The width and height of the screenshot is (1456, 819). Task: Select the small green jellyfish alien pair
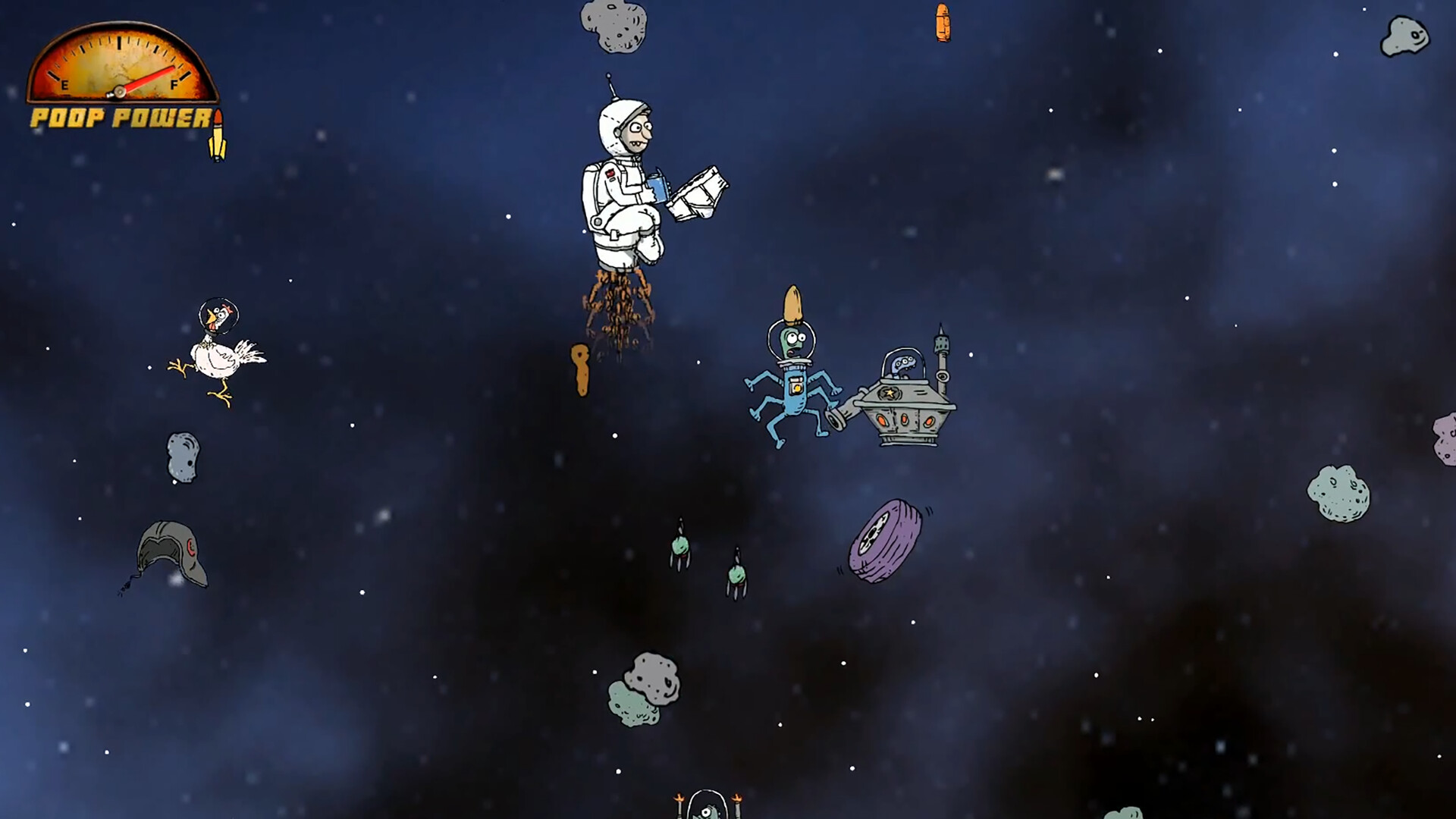click(680, 546)
